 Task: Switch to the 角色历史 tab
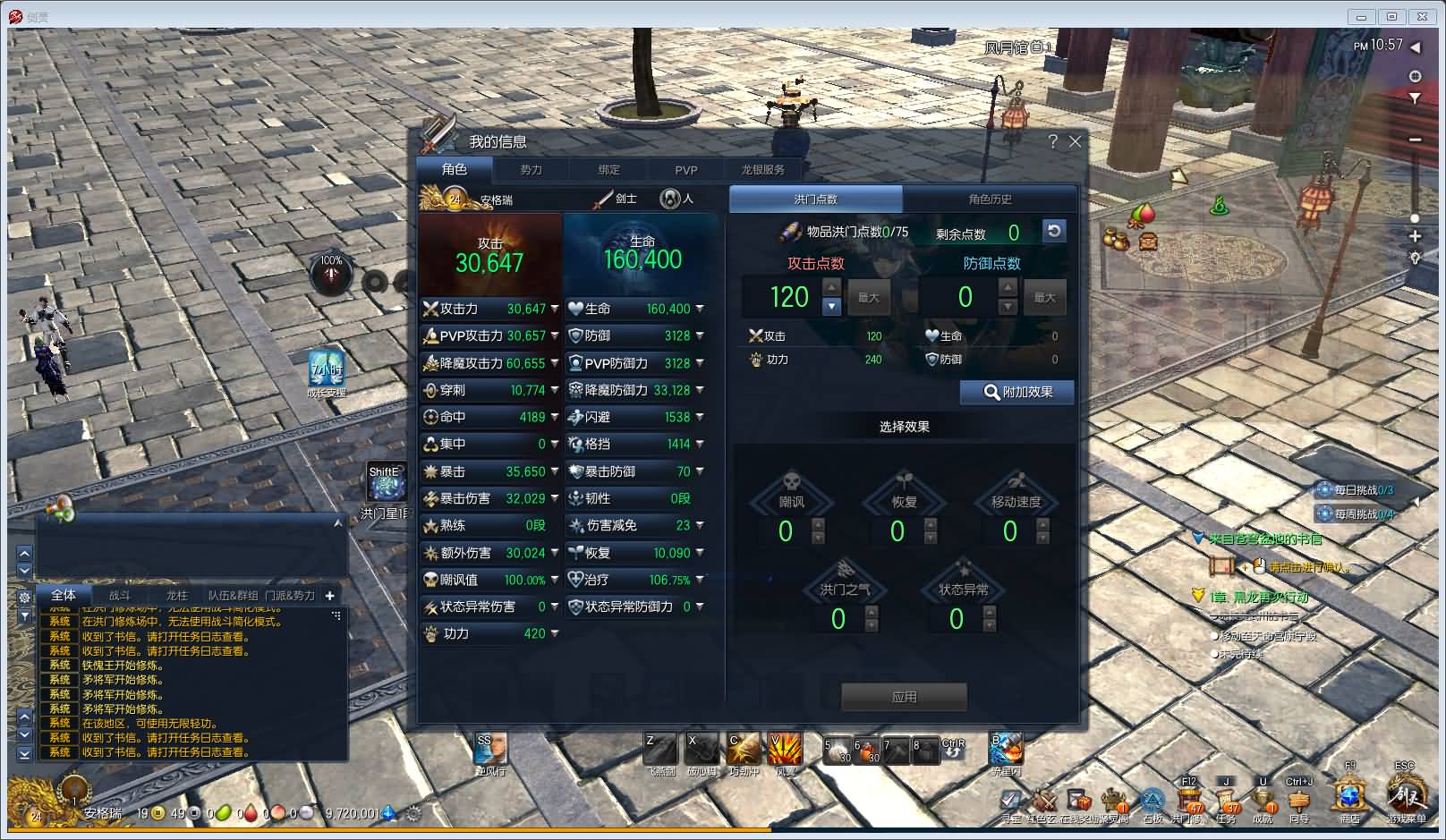click(x=990, y=199)
